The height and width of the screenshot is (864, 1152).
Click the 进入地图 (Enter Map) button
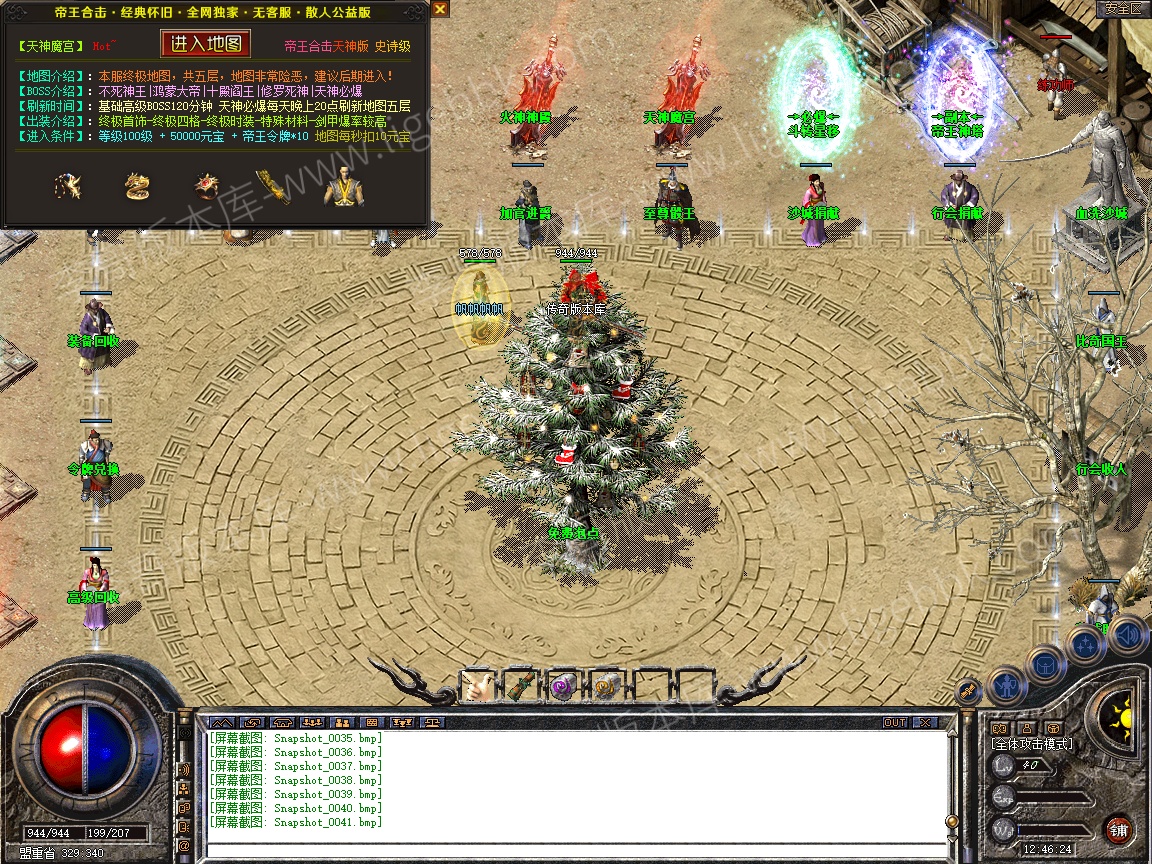(x=206, y=44)
